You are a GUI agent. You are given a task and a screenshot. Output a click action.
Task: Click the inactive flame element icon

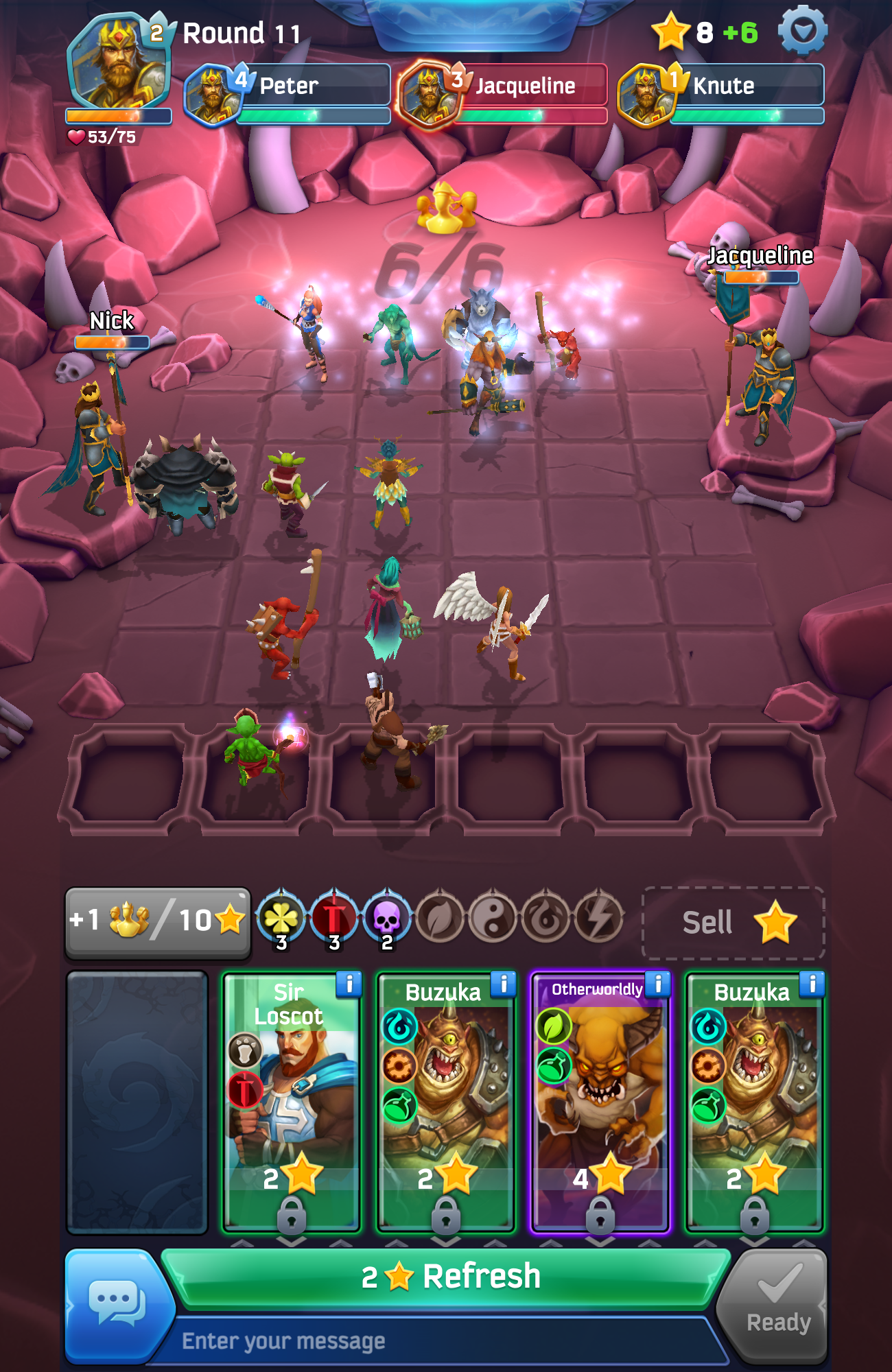click(548, 916)
